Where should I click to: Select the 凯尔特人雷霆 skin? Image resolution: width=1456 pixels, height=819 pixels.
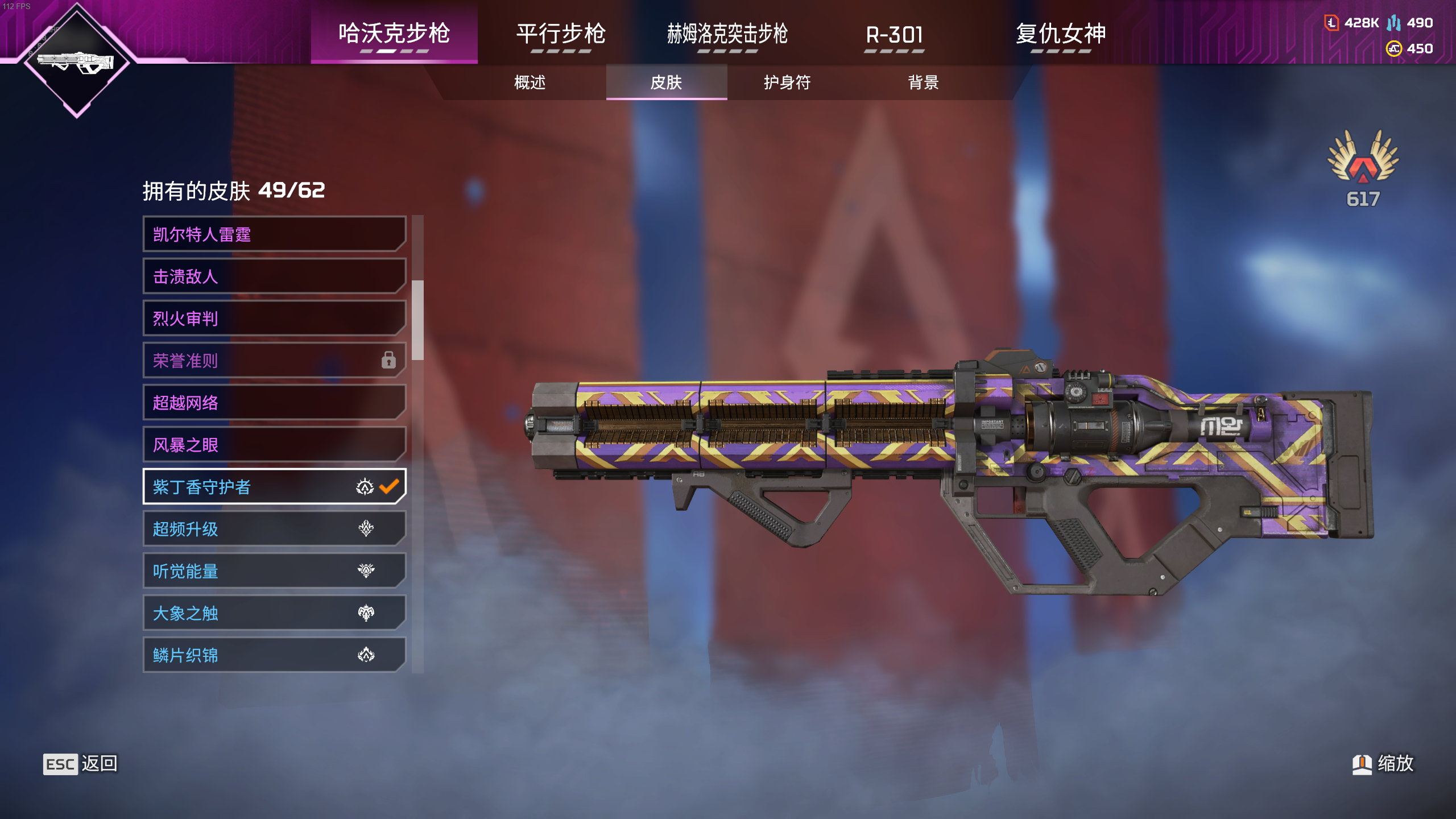[x=274, y=234]
